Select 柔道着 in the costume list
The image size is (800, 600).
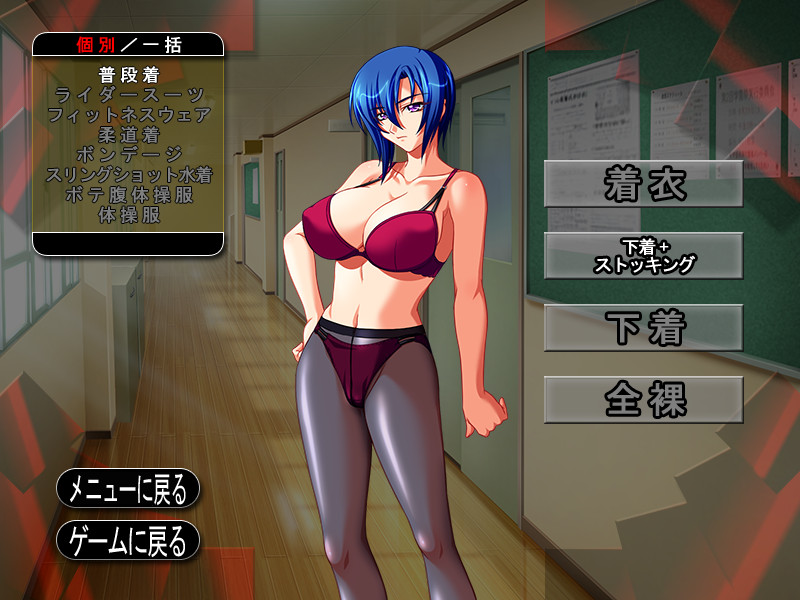coord(129,135)
